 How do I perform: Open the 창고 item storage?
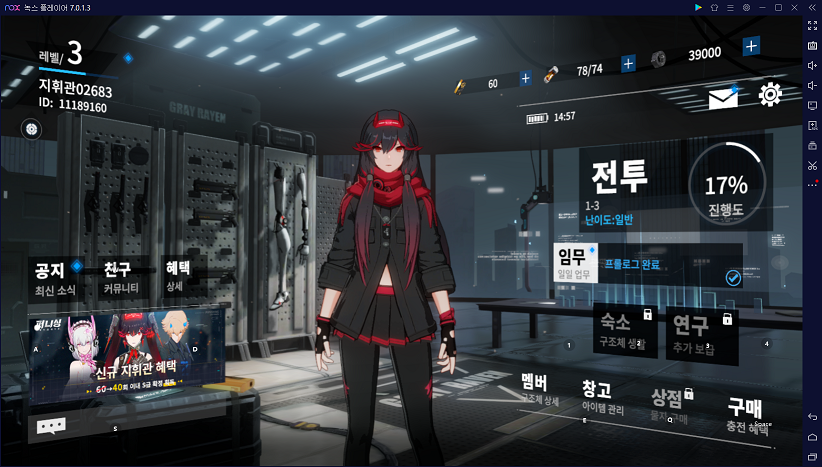(x=602, y=396)
